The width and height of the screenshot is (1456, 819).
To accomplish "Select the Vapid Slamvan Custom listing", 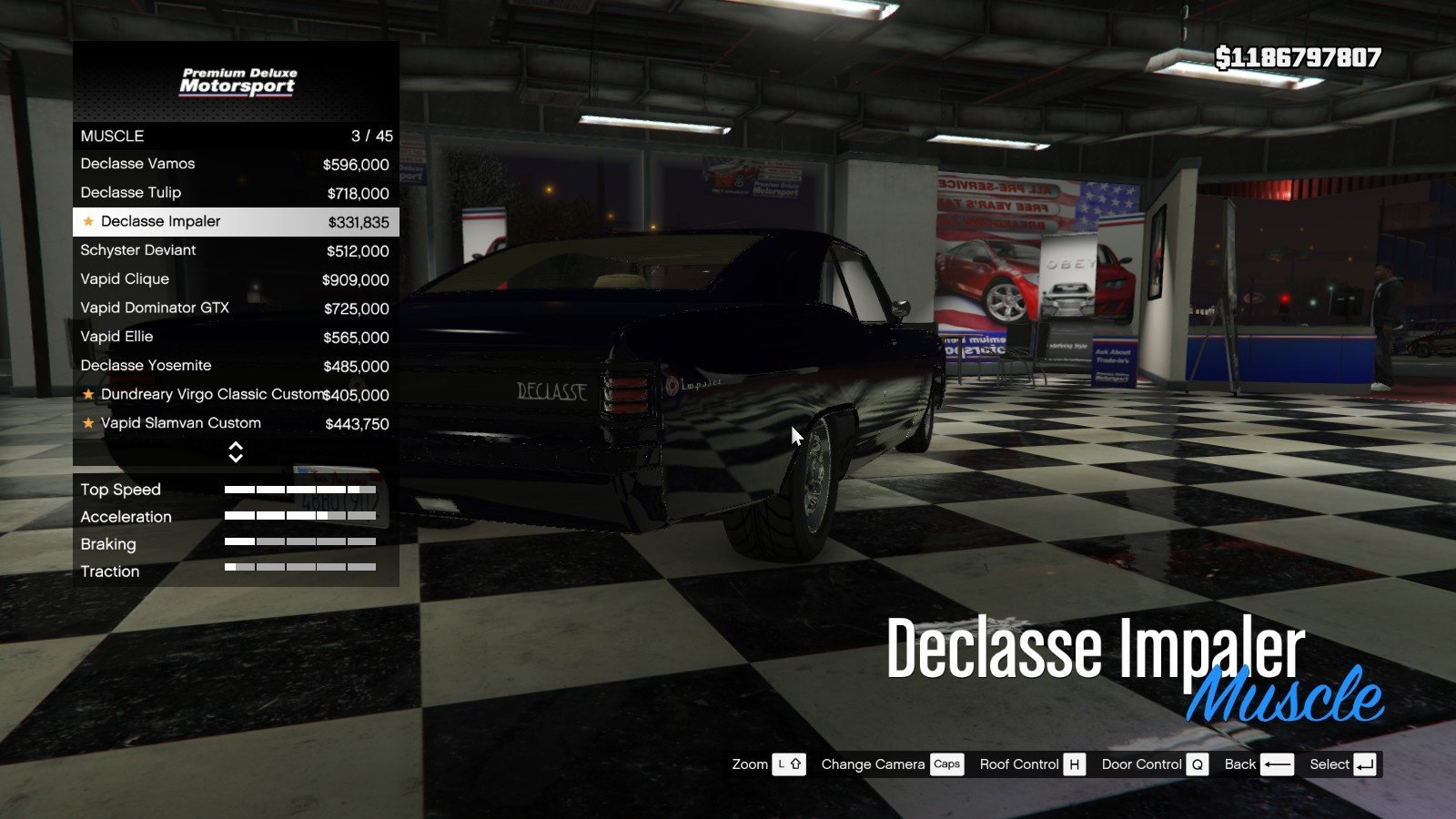I will (235, 423).
